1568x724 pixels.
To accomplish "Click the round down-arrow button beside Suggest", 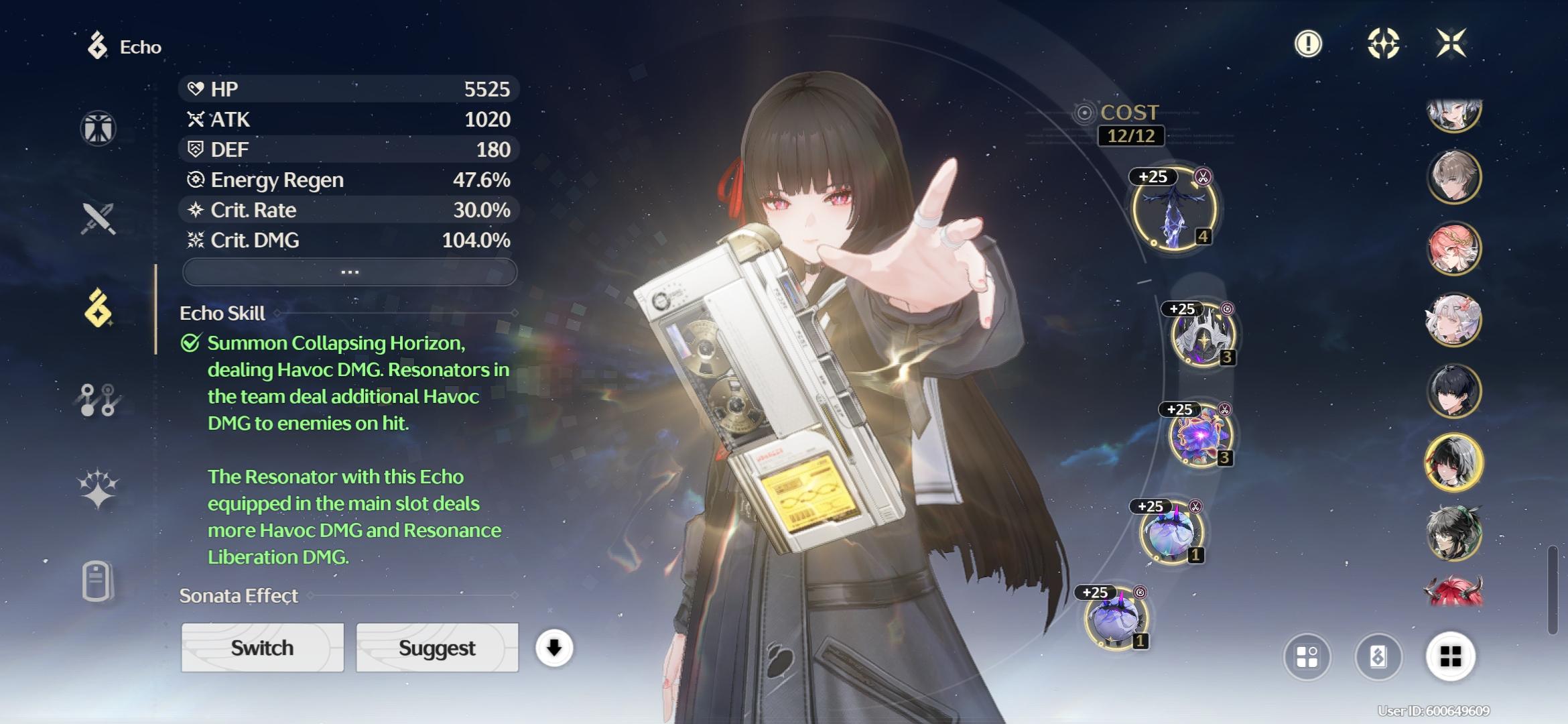I will point(553,648).
